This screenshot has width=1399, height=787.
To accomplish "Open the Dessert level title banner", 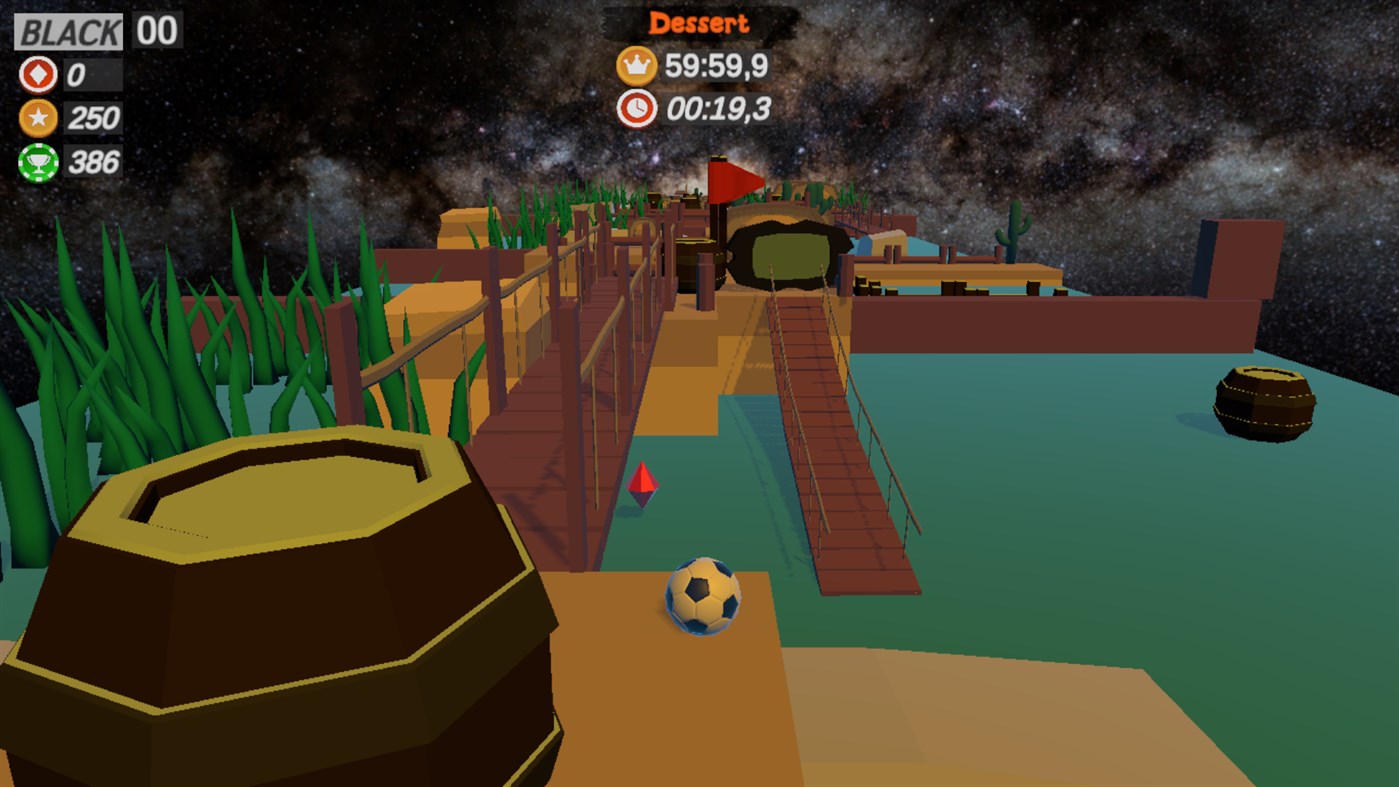I will point(698,22).
